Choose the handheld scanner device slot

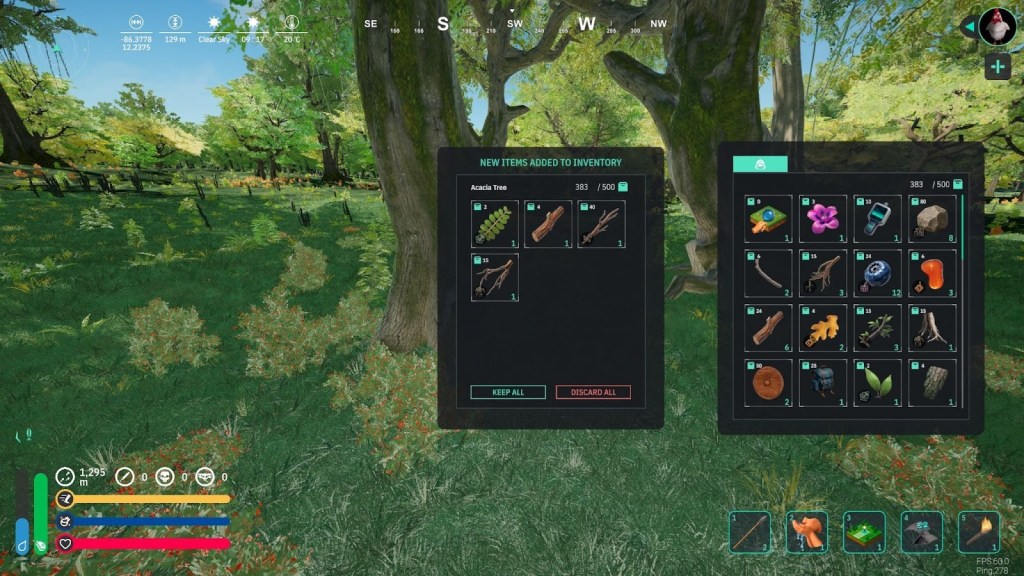(x=877, y=219)
